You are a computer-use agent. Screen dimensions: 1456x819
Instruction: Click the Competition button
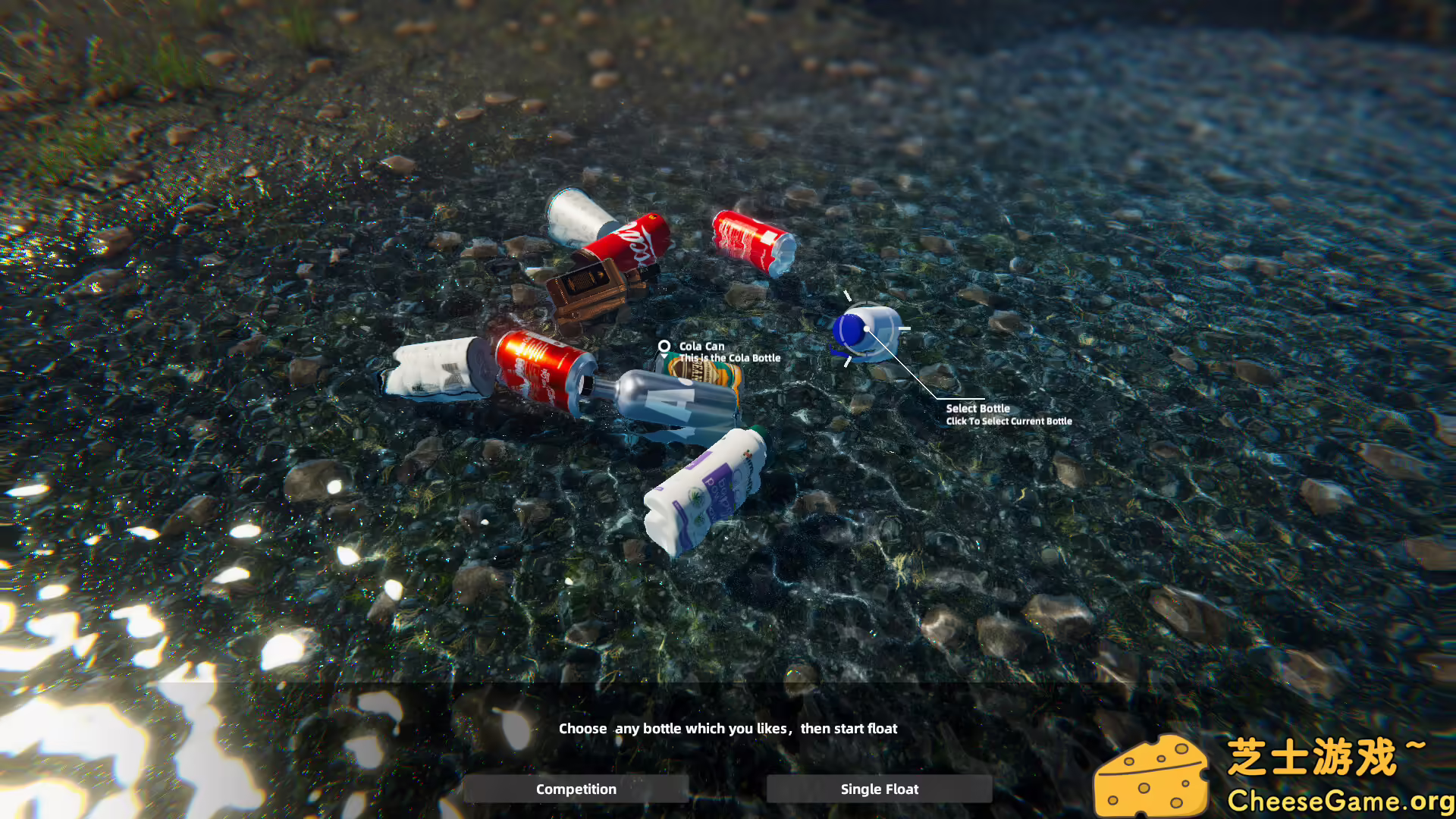point(576,789)
